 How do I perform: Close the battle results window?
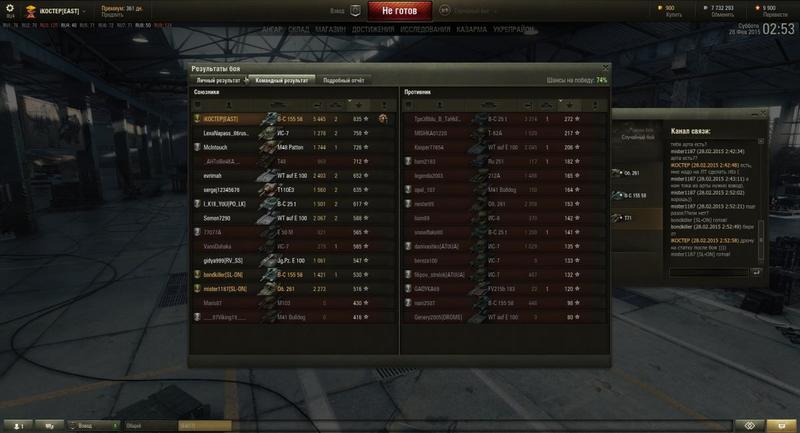pos(604,67)
